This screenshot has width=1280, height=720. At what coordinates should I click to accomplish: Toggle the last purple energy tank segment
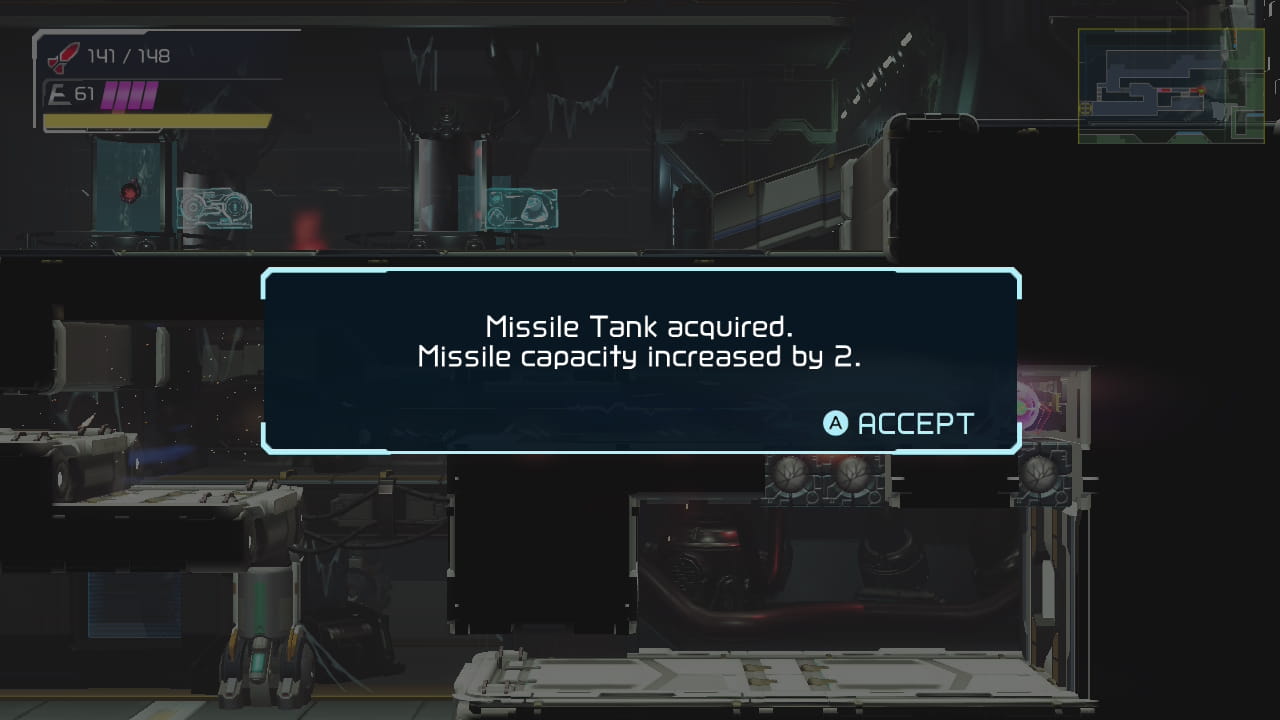pos(149,95)
